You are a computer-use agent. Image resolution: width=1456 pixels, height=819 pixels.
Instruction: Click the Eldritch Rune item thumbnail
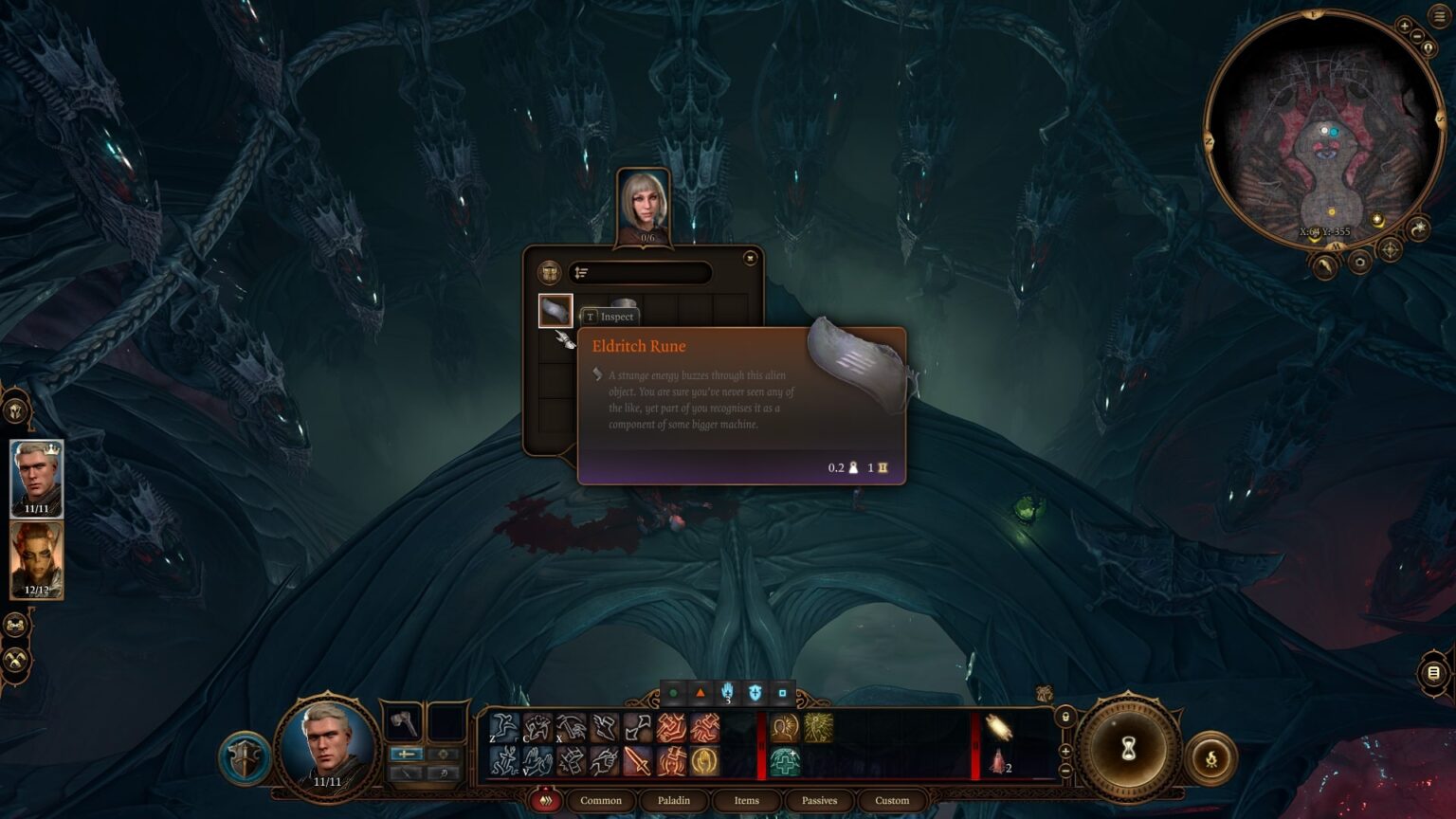point(556,312)
